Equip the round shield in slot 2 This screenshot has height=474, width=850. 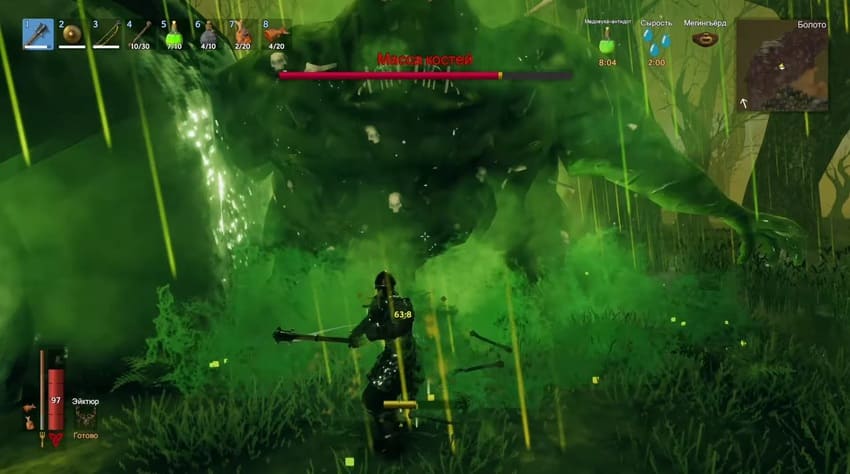click(72, 33)
